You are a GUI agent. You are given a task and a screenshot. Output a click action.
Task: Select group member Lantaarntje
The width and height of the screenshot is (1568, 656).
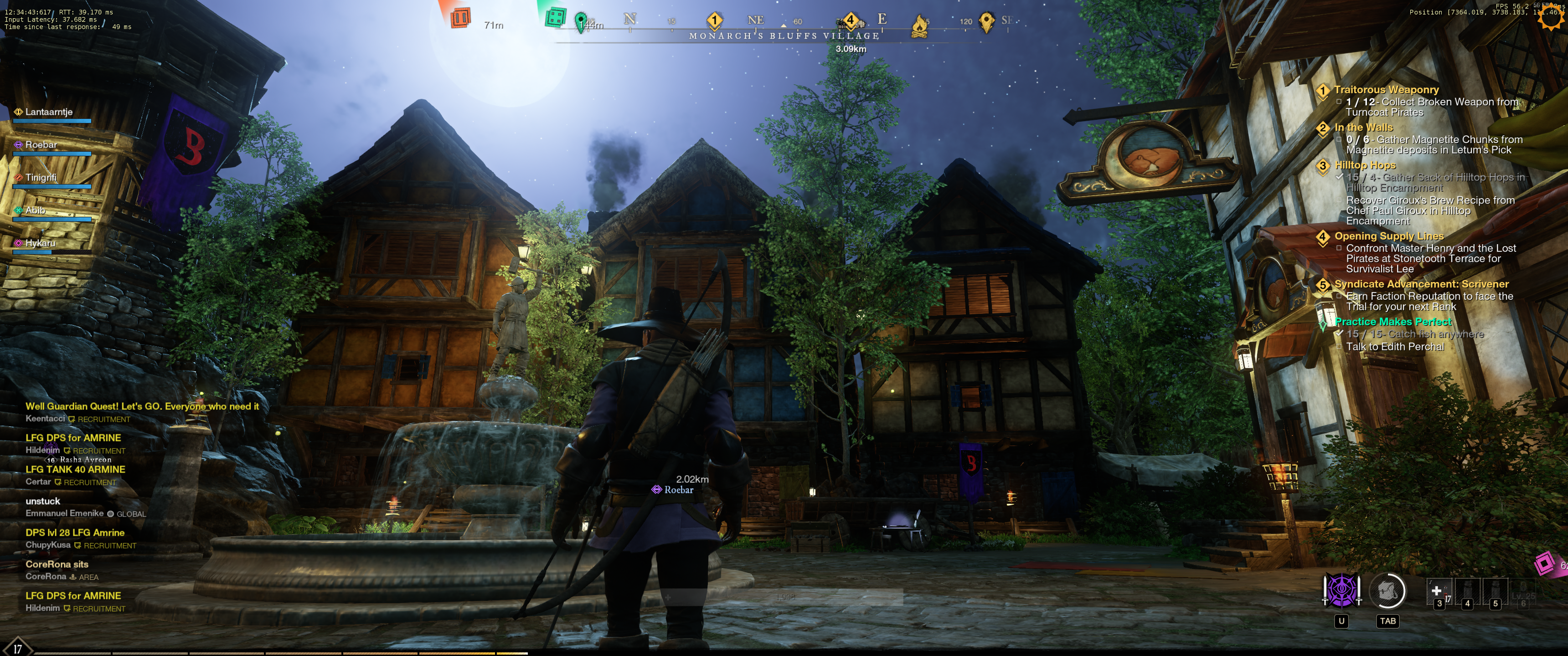pyautogui.click(x=49, y=112)
